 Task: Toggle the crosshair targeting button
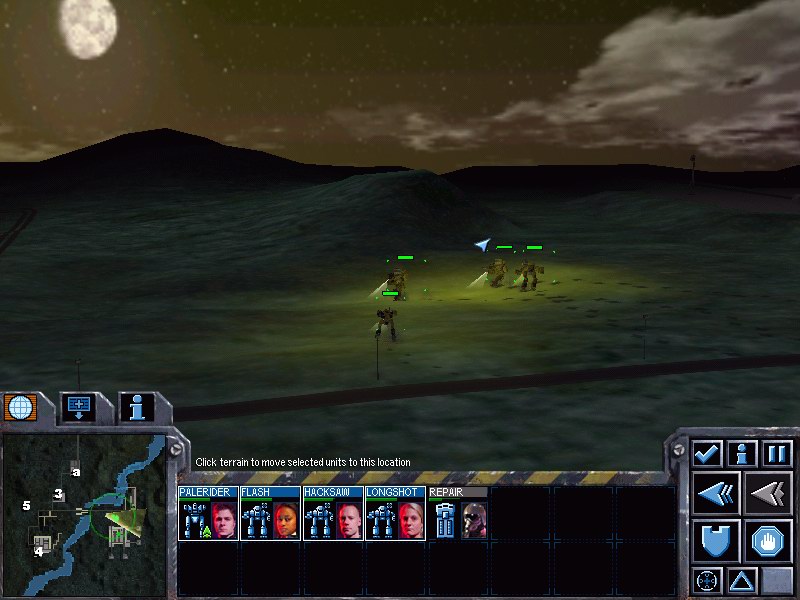(707, 580)
